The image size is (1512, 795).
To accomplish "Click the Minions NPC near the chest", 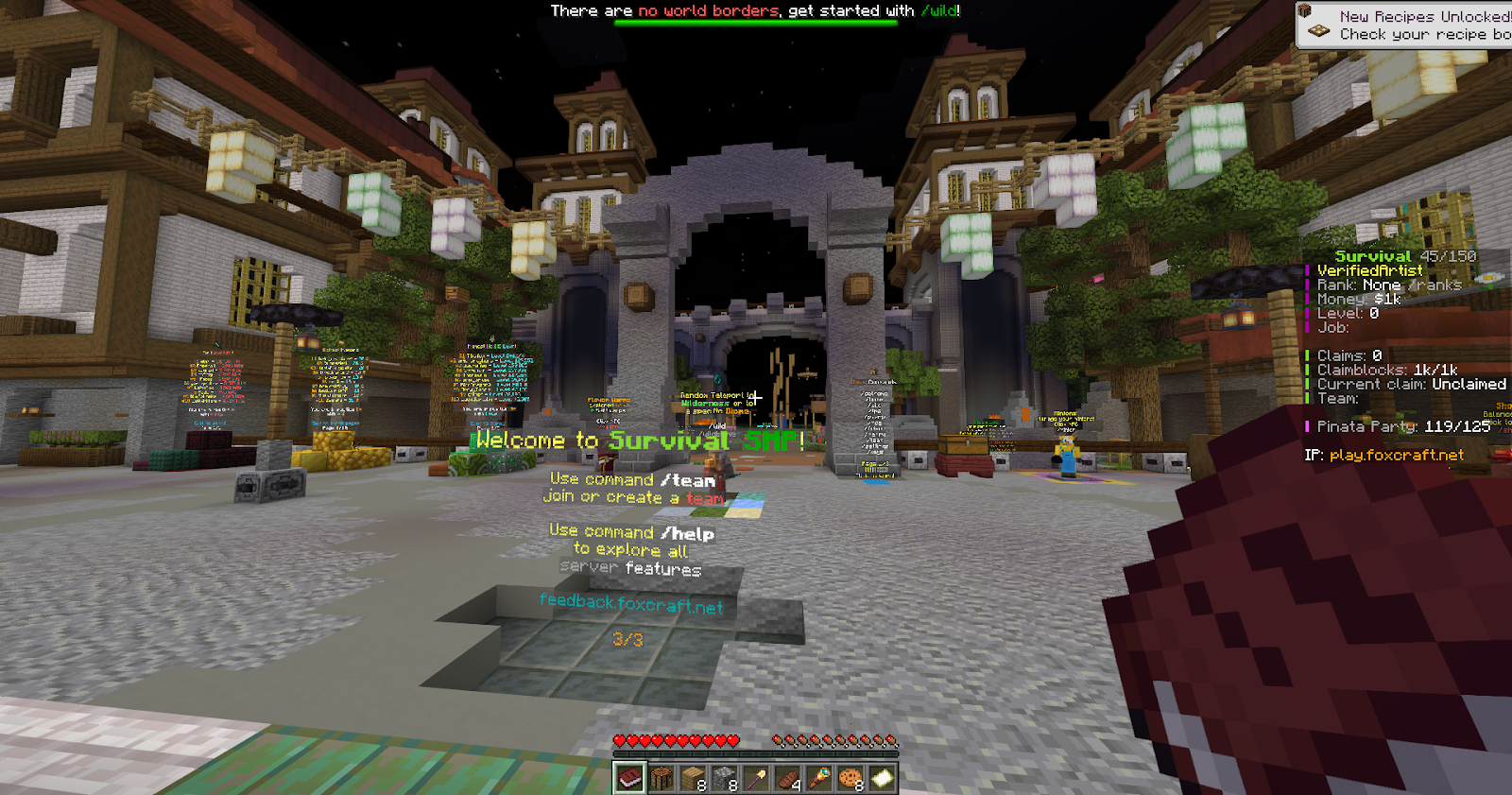I will tap(1067, 454).
